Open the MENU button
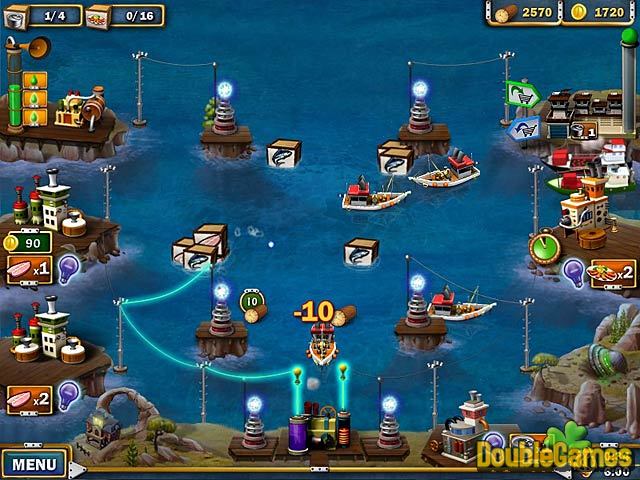Screen dimensions: 640x480 33,465
